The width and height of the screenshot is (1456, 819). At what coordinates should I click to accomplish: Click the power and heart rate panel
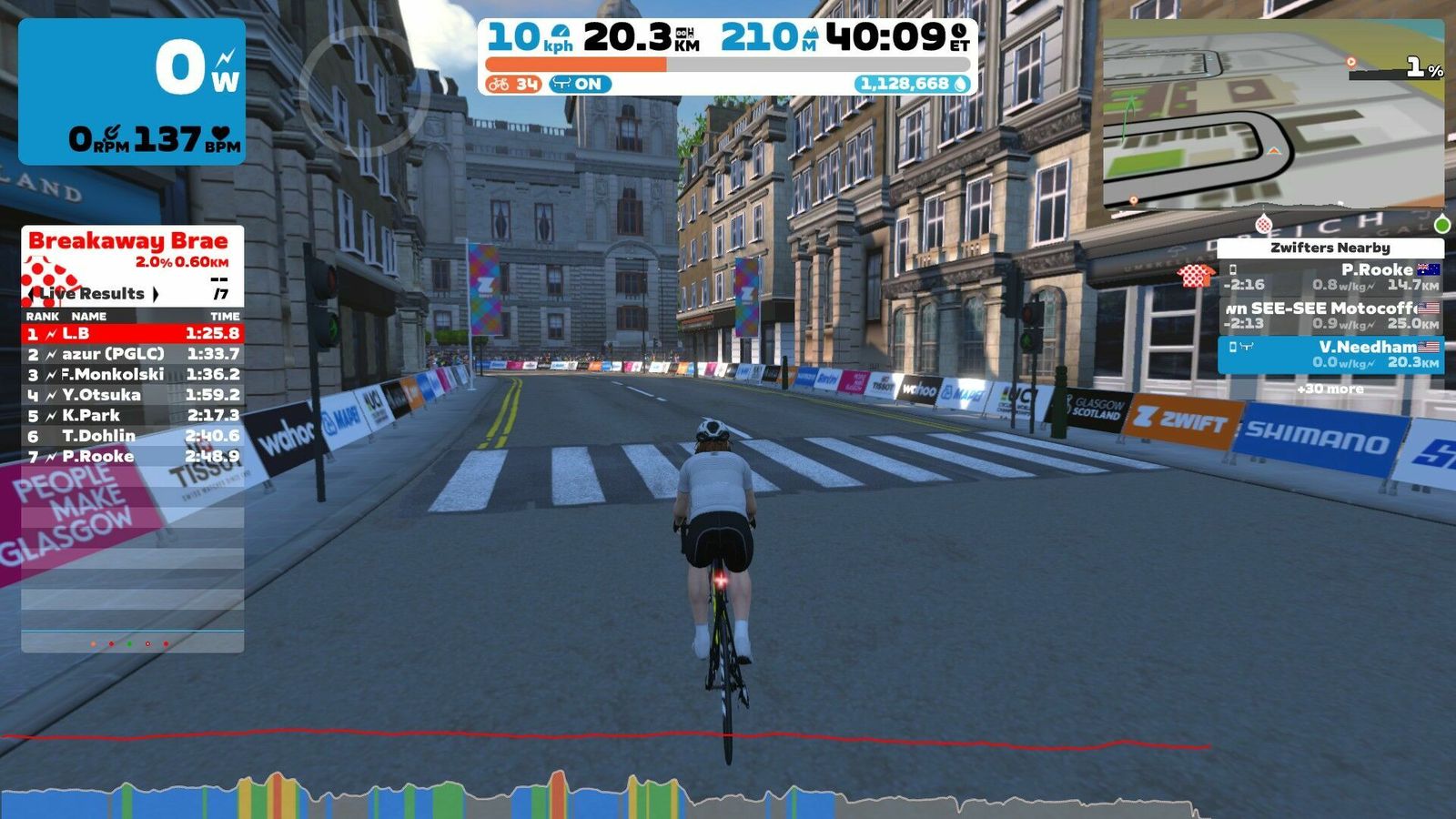132,91
